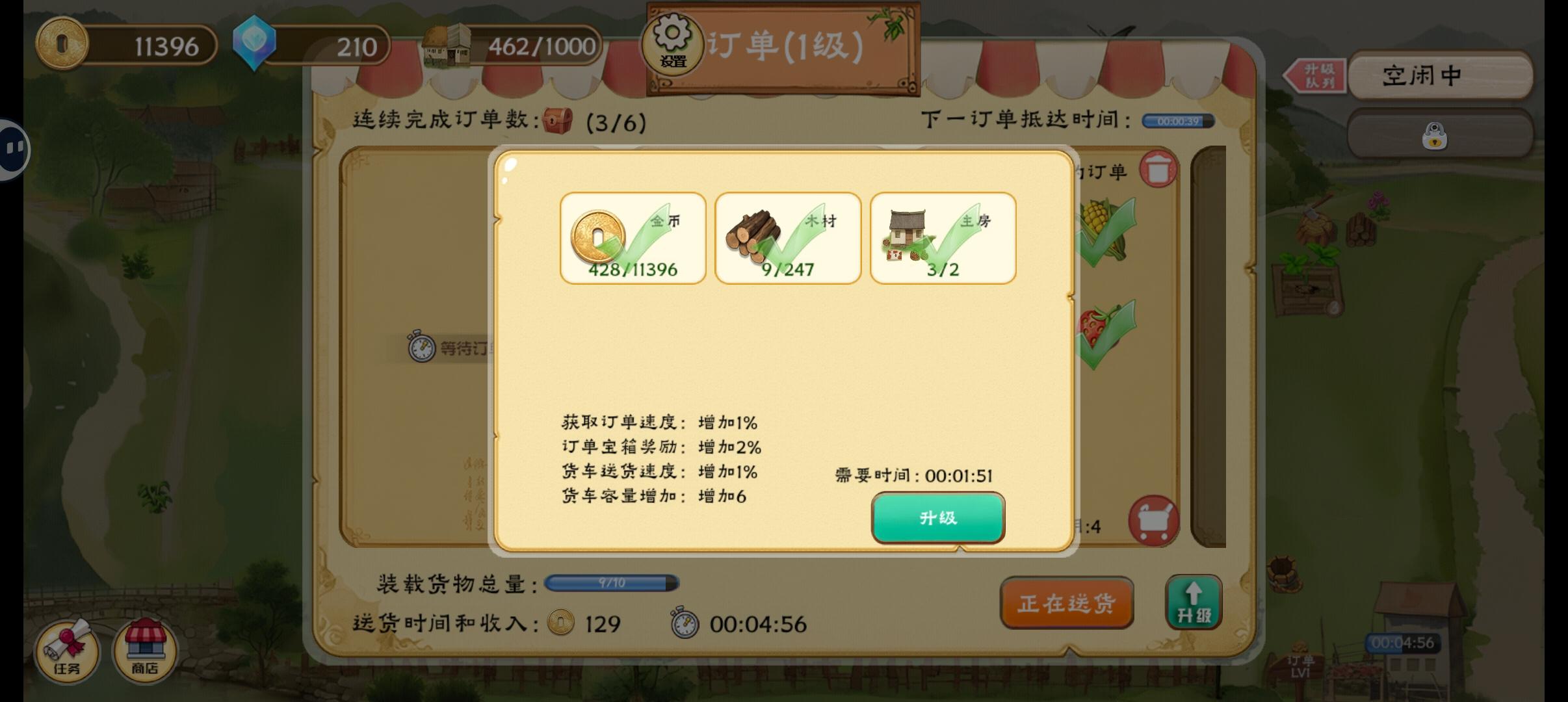Click the orange 正在送货 delivering button
Viewport: 1568px width, 702px height.
coord(1067,603)
